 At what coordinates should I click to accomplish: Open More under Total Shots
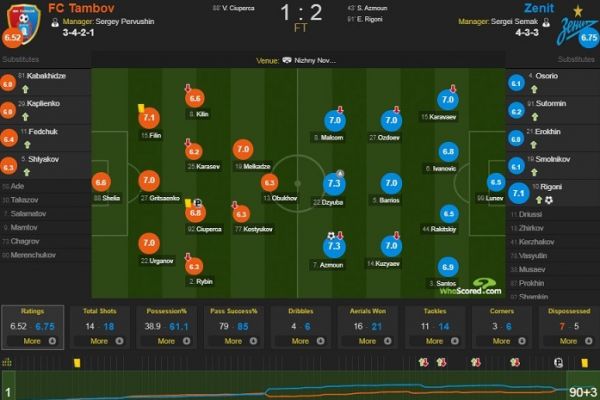[x=96, y=341]
